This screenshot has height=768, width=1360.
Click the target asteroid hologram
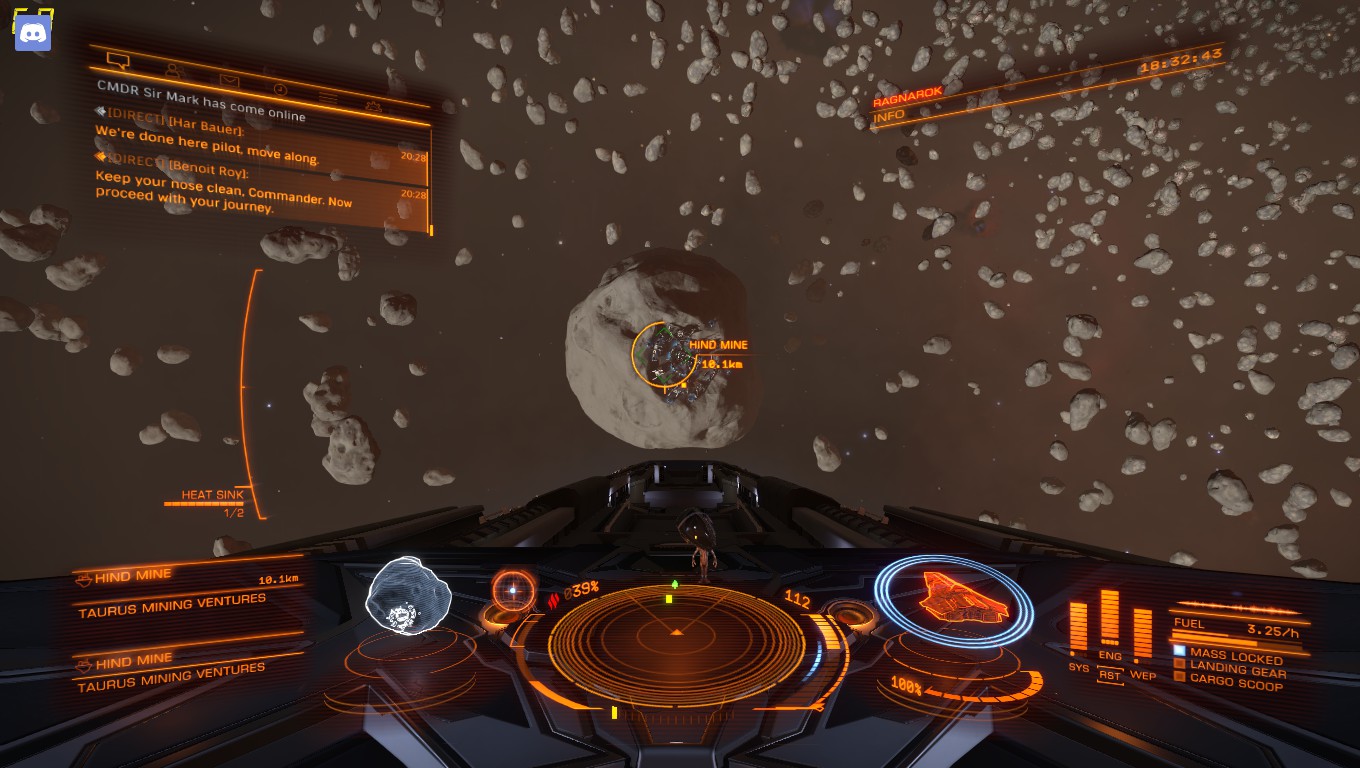[x=407, y=596]
